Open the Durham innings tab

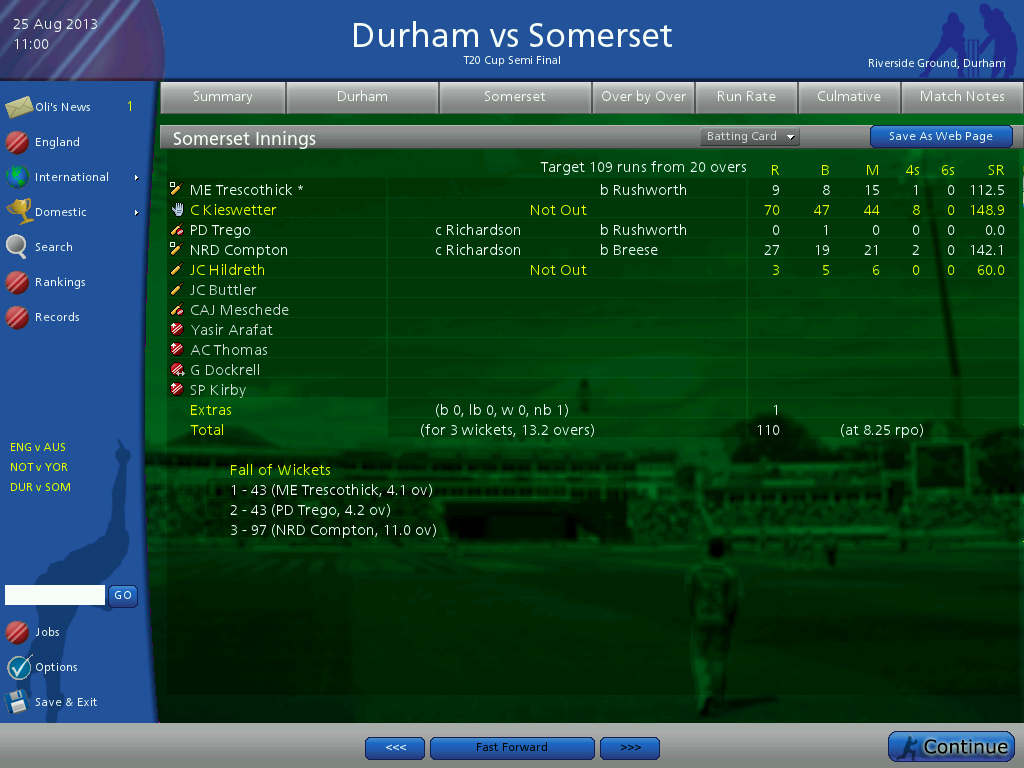pyautogui.click(x=362, y=97)
